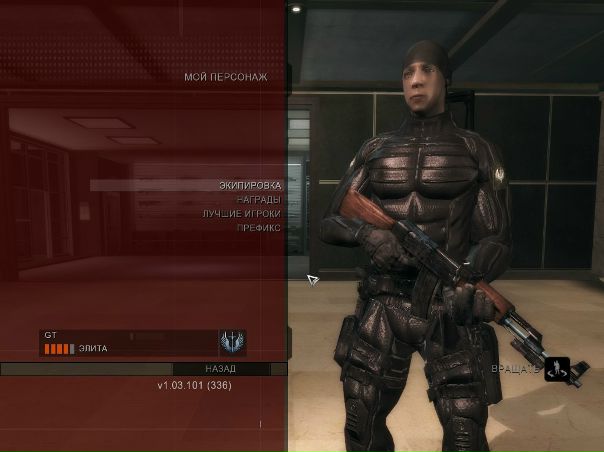
Task: Choose the ПРЕФИКС menu option
Action: 258,228
